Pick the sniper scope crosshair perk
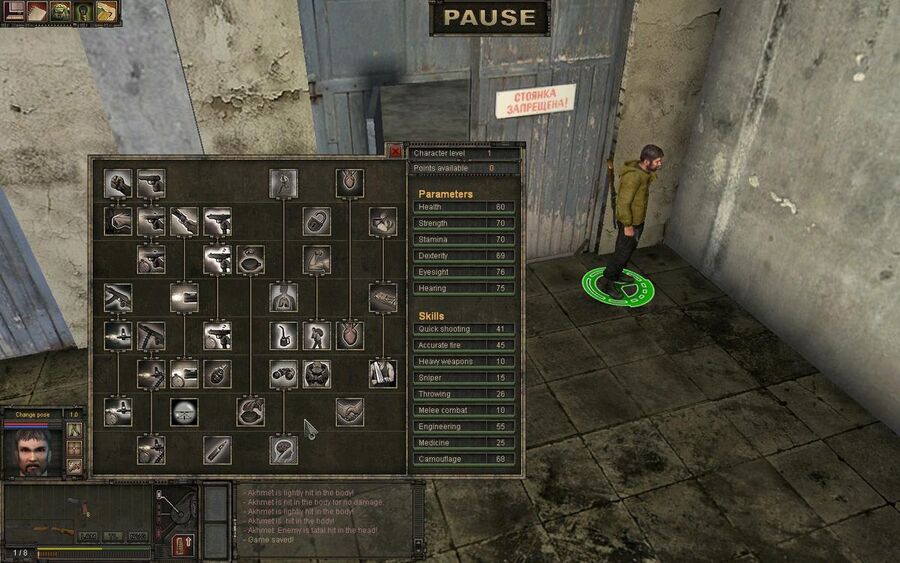 [184, 412]
